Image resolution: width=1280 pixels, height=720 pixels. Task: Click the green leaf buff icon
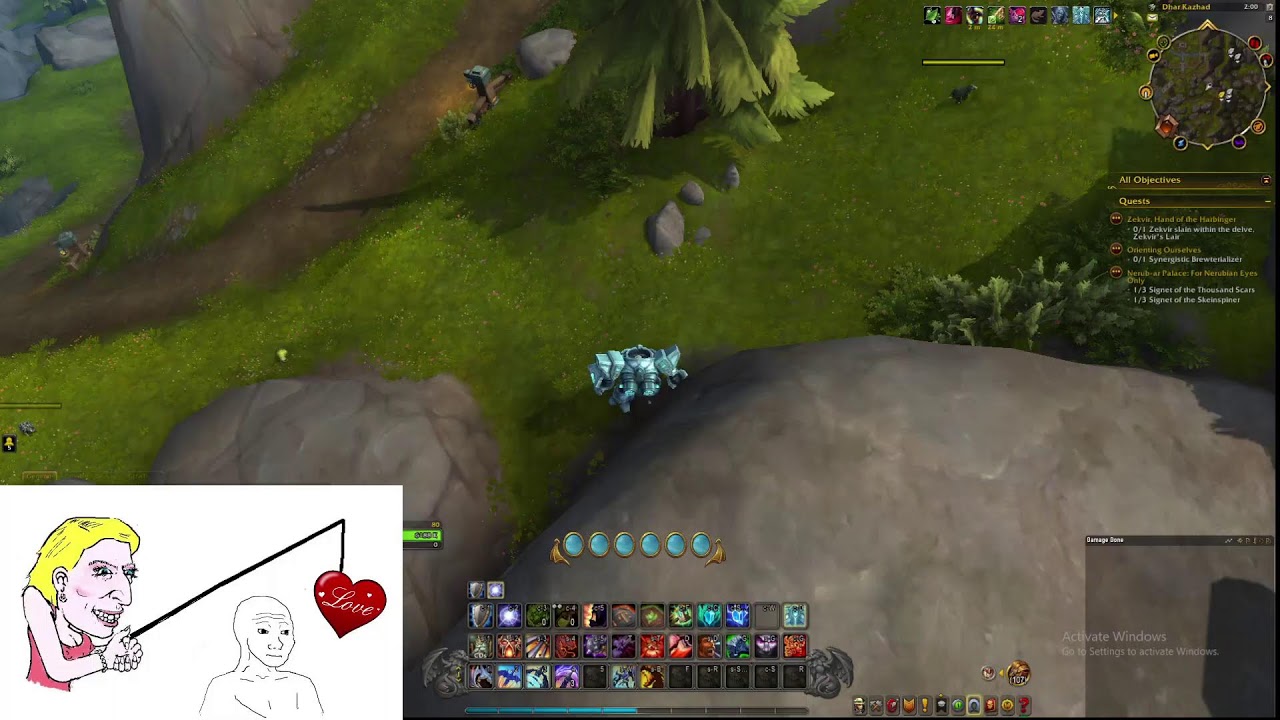pos(932,15)
